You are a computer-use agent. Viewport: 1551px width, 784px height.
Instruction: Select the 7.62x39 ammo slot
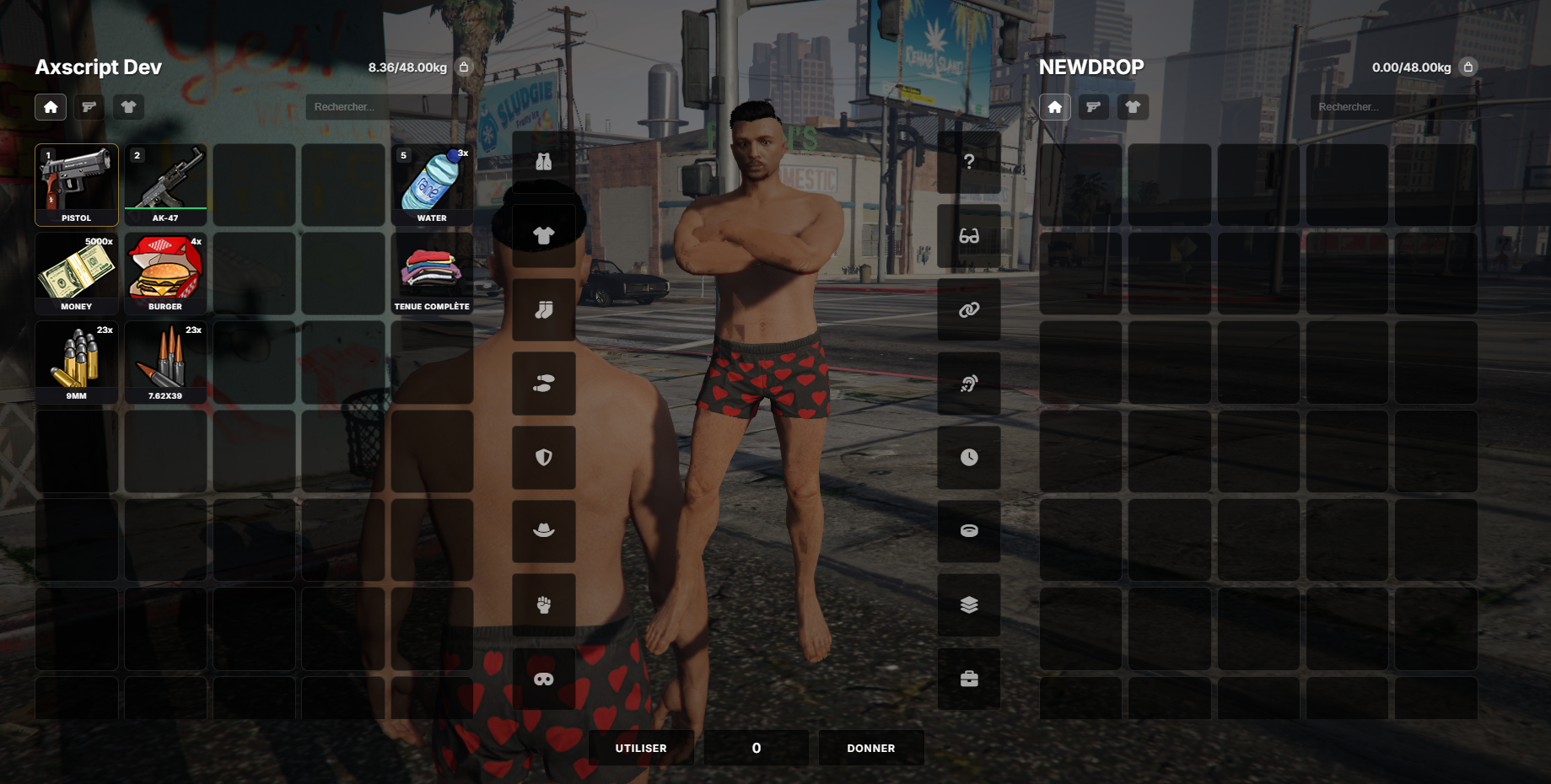(x=165, y=362)
